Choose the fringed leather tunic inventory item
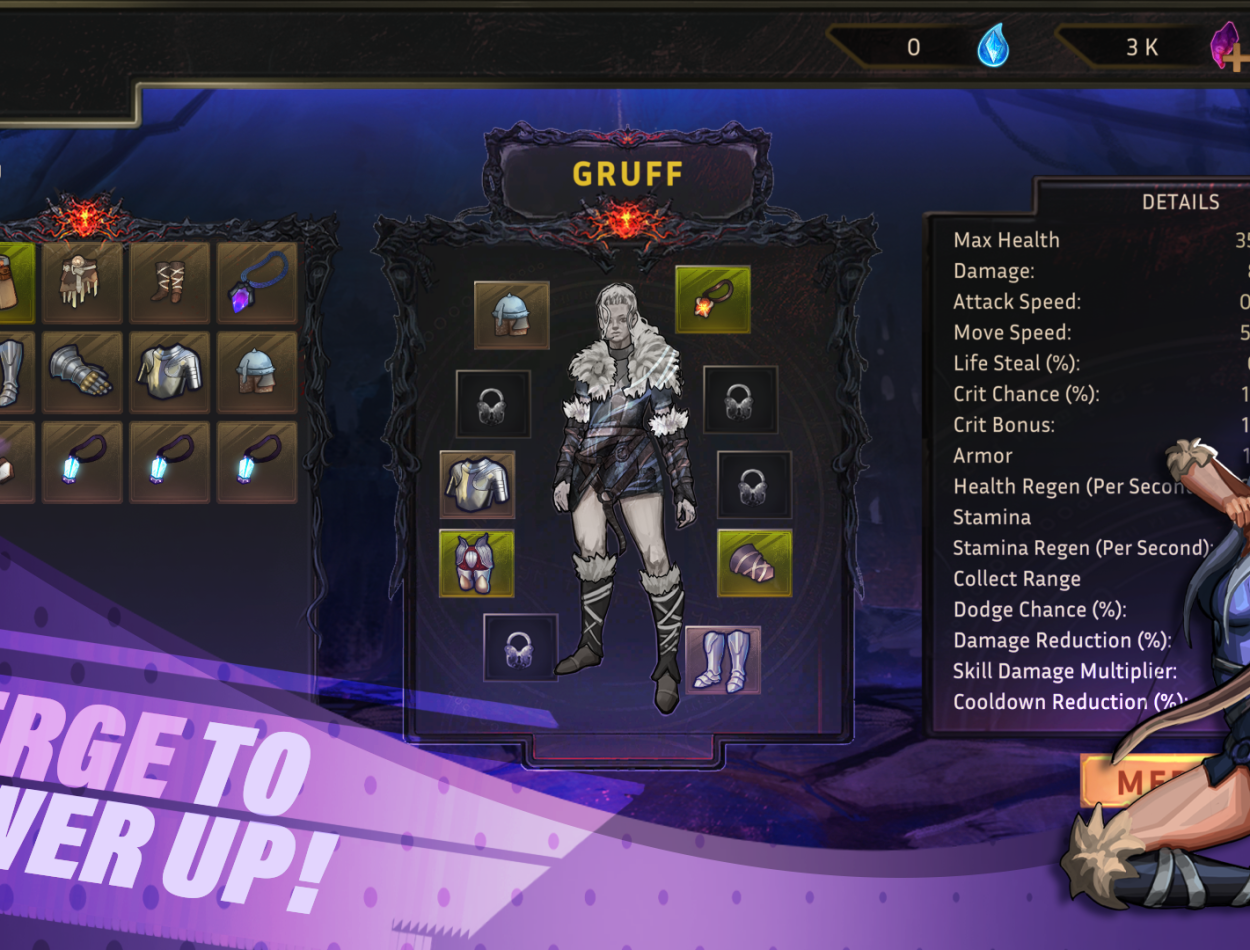Image resolution: width=1250 pixels, height=950 pixels. [x=83, y=283]
